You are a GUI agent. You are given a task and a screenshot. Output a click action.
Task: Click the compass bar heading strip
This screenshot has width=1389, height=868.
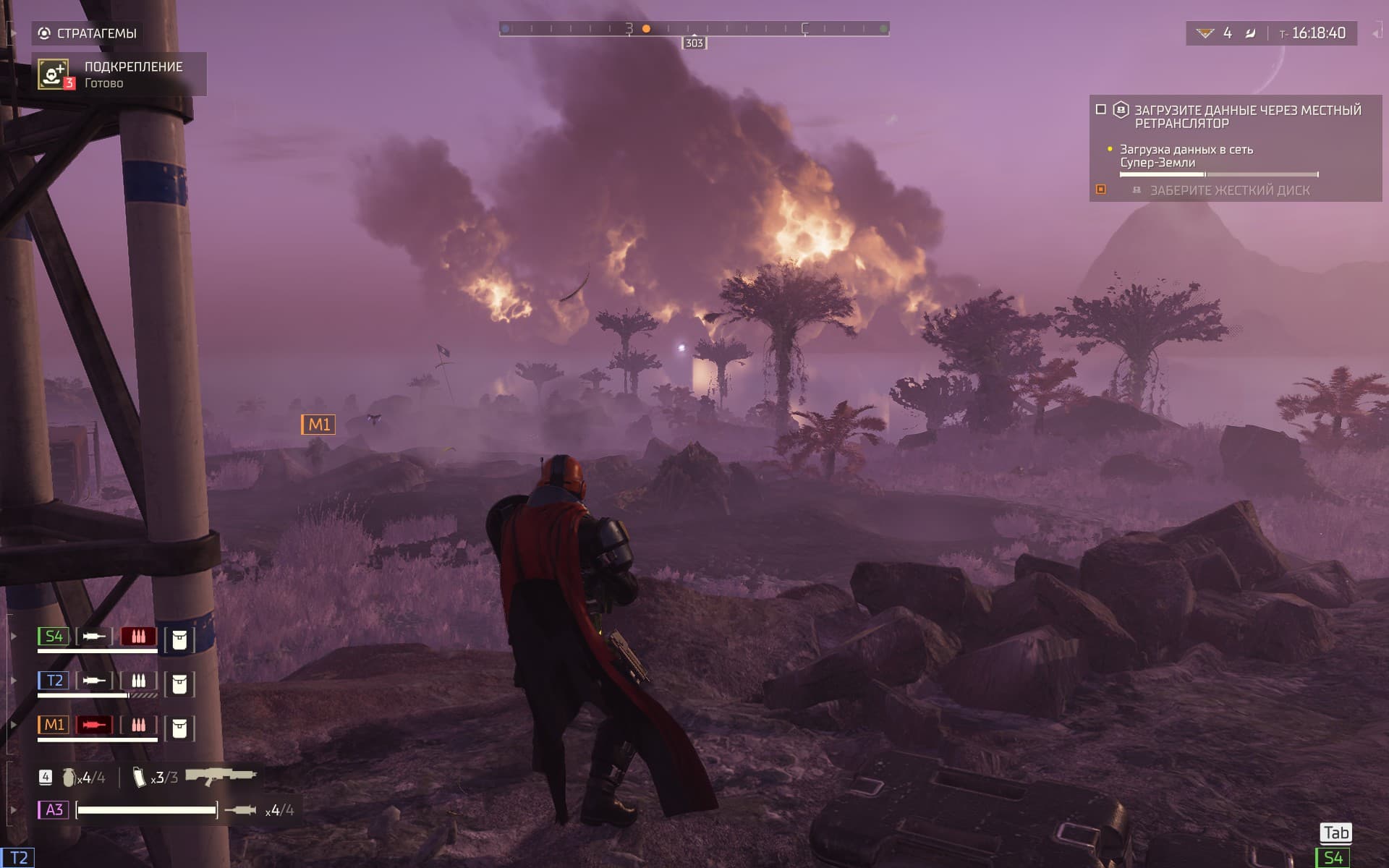click(x=694, y=29)
